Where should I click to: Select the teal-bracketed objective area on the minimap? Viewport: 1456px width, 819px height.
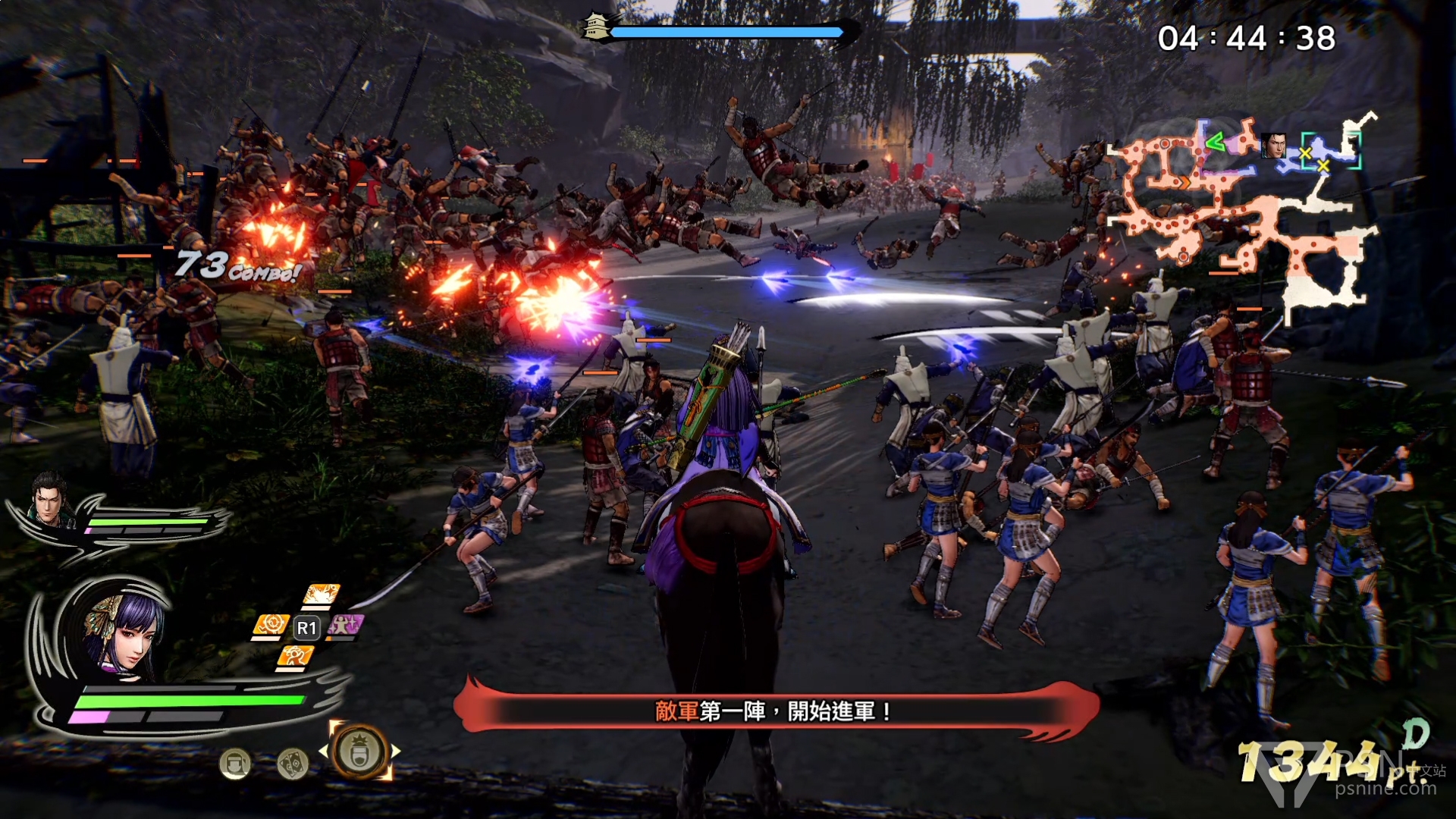point(1330,150)
